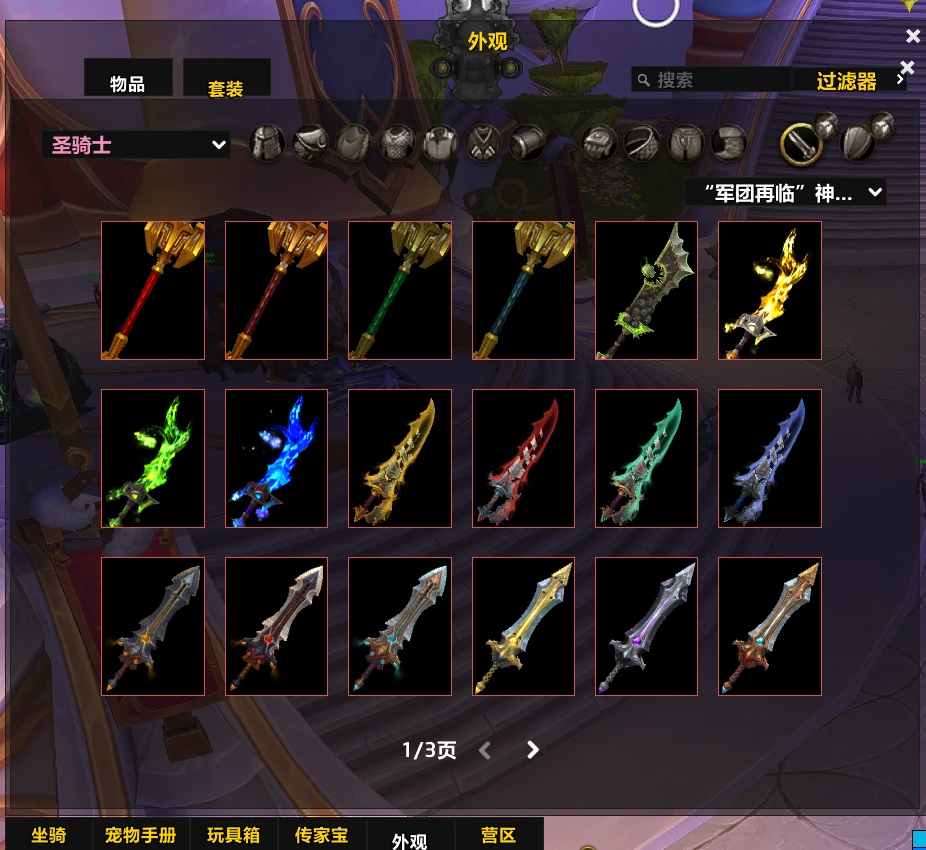The width and height of the screenshot is (926, 850).
Task: Select the helmet slot icon
Action: pos(267,143)
